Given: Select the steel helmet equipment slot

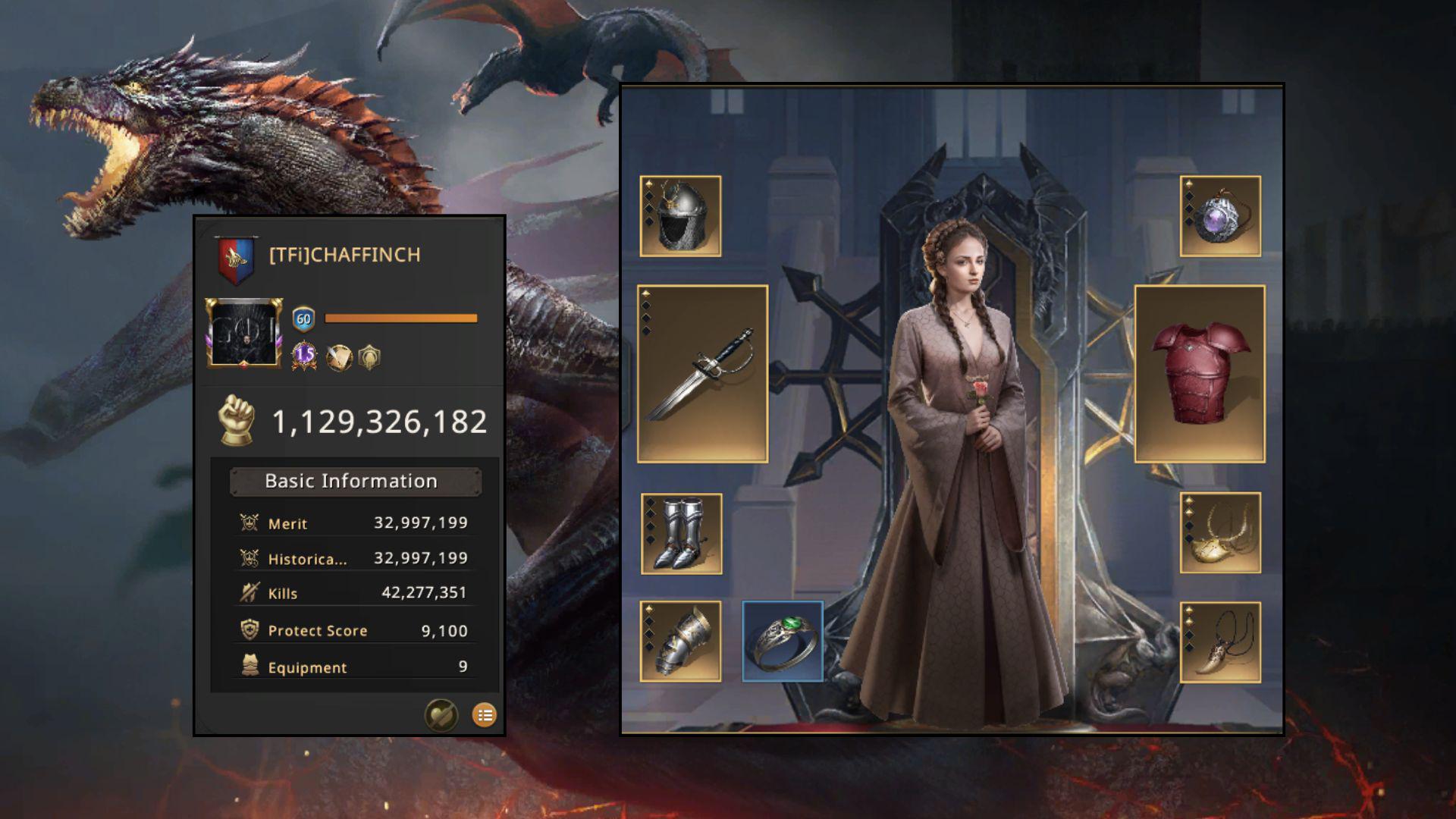Looking at the screenshot, I should (680, 217).
